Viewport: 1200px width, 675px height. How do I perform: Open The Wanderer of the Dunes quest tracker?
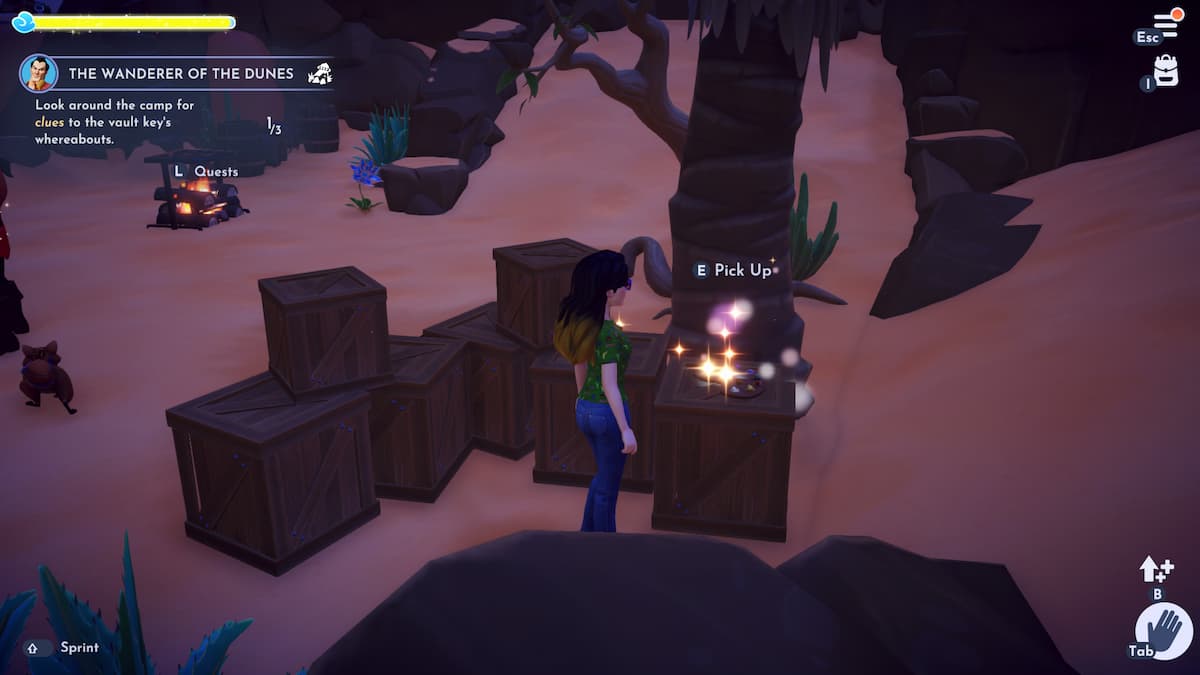[180, 73]
